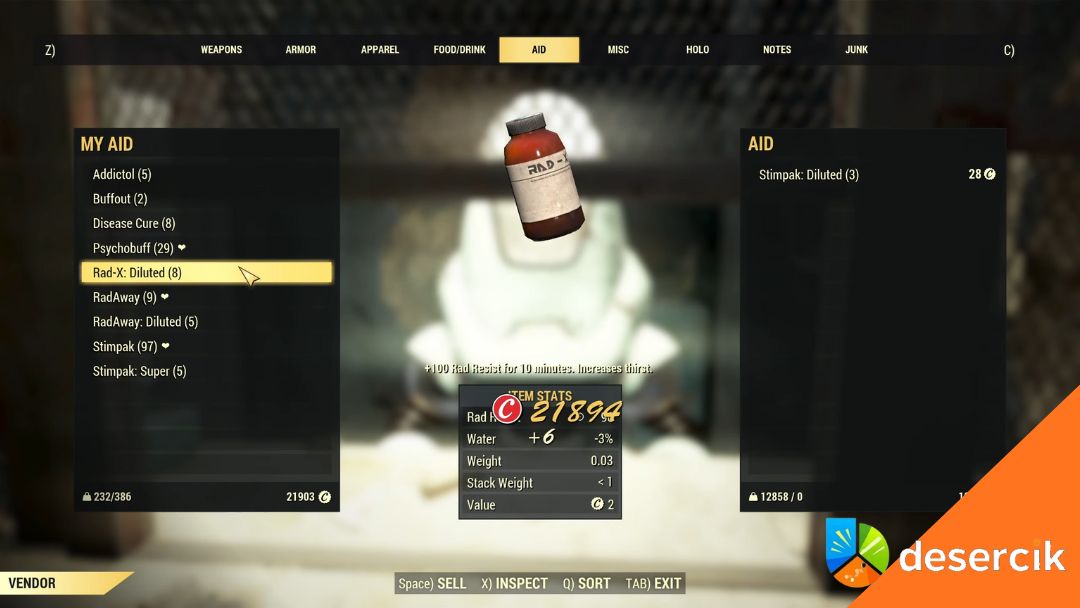Select vendor's Stimpak: Diluted item
Image resolution: width=1080 pixels, height=608 pixels.
(809, 175)
